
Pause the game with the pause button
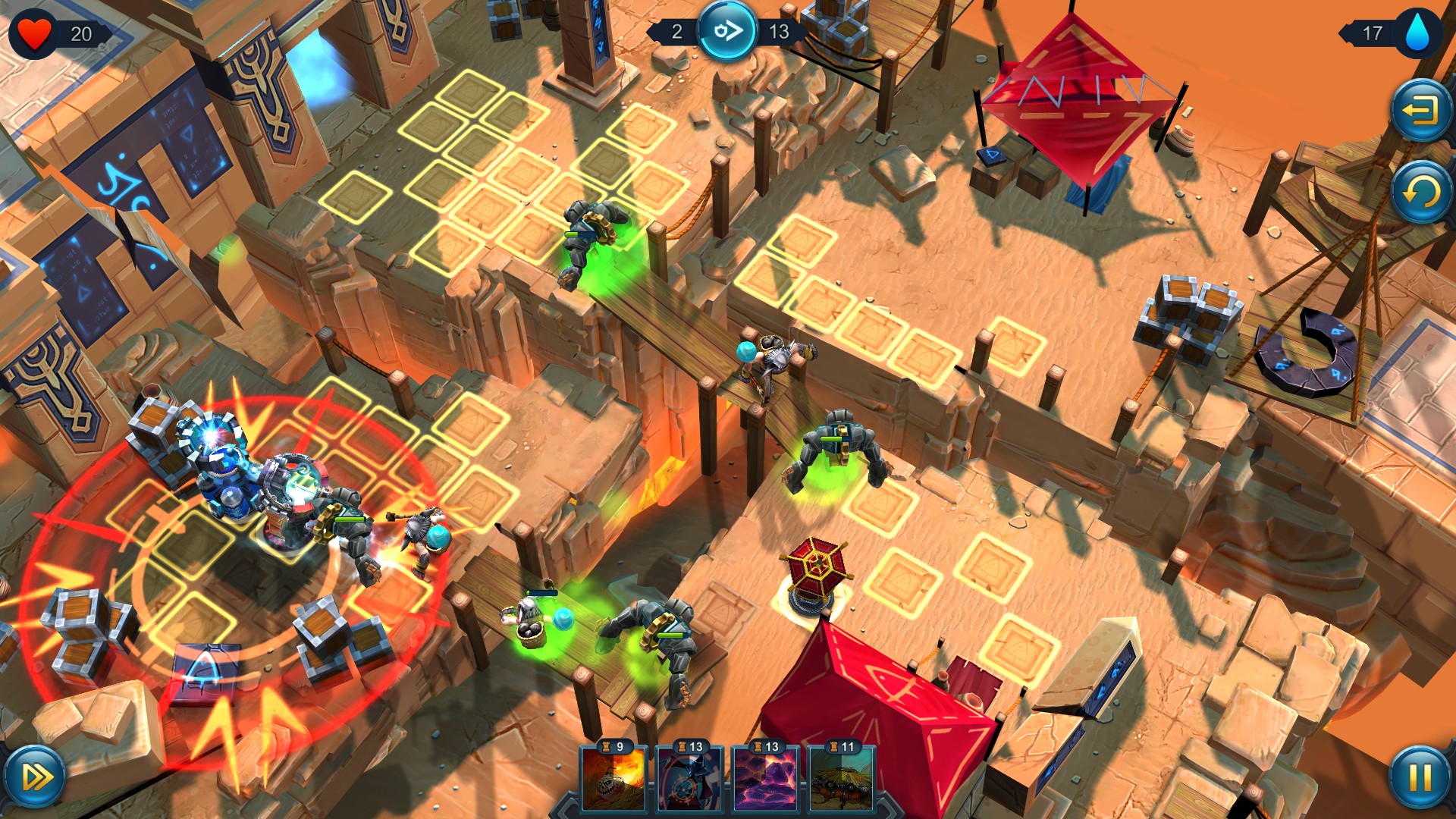click(1421, 778)
